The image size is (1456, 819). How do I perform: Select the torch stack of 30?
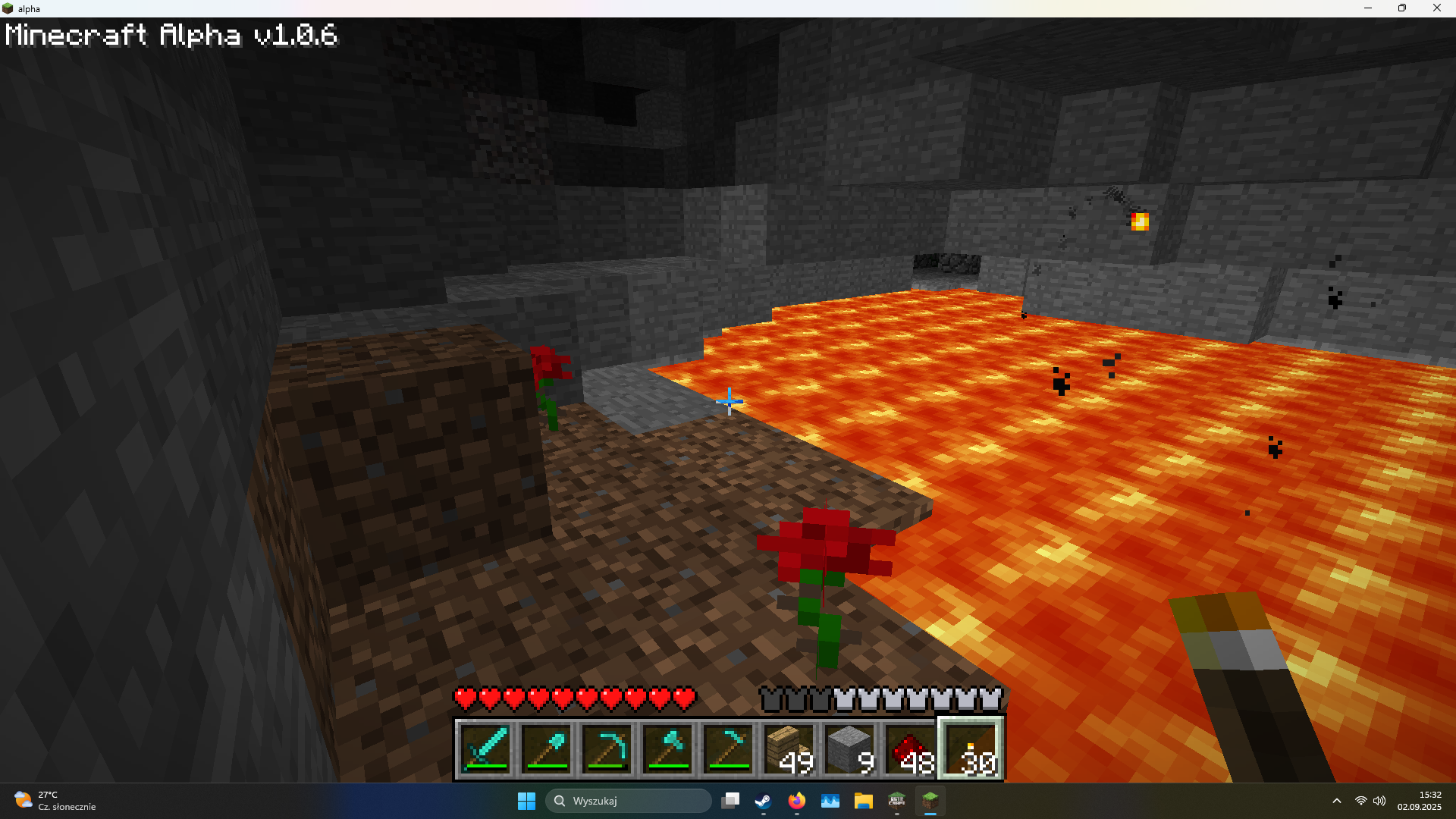[x=971, y=748]
